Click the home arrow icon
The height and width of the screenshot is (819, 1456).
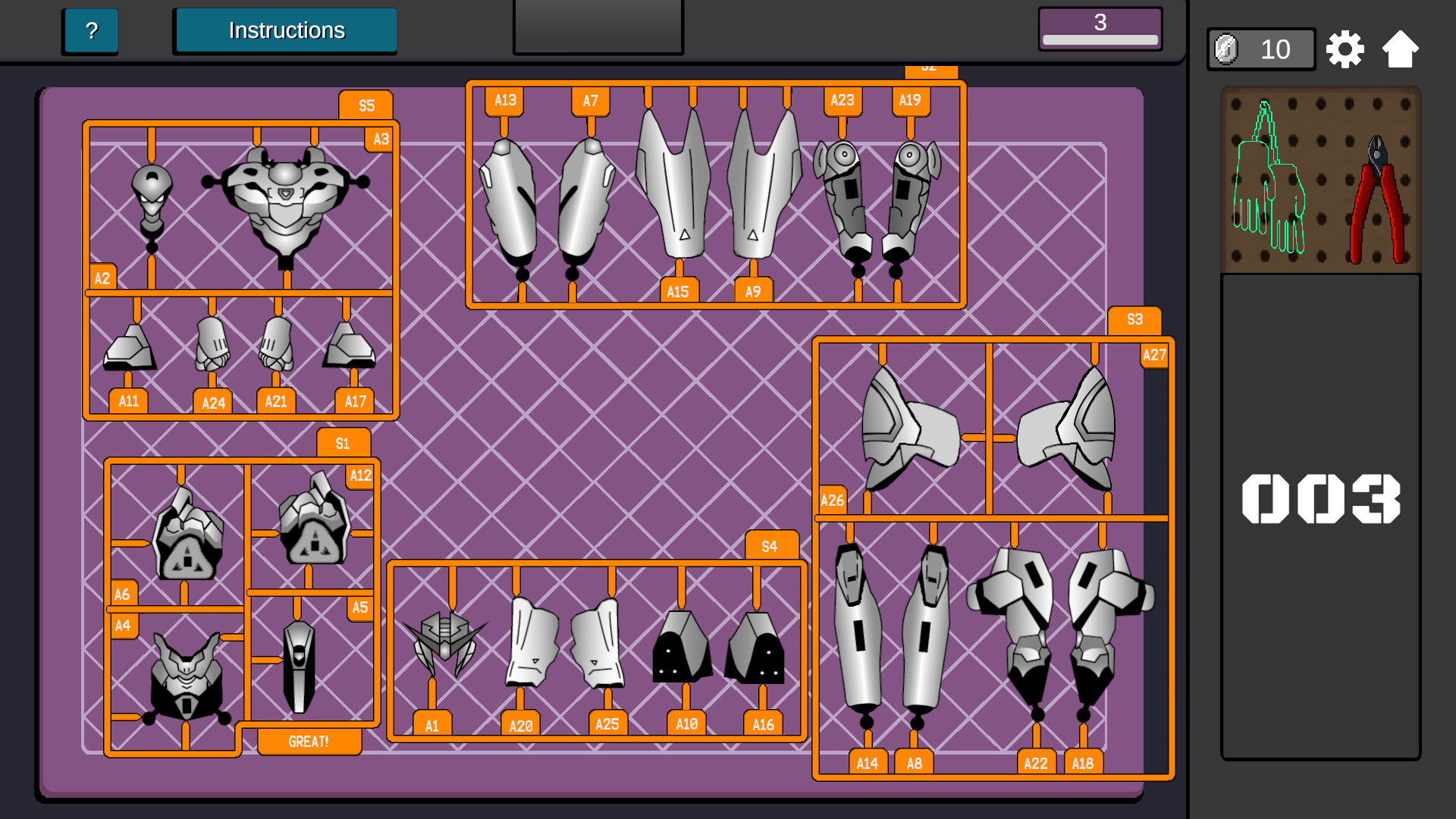tap(1402, 49)
